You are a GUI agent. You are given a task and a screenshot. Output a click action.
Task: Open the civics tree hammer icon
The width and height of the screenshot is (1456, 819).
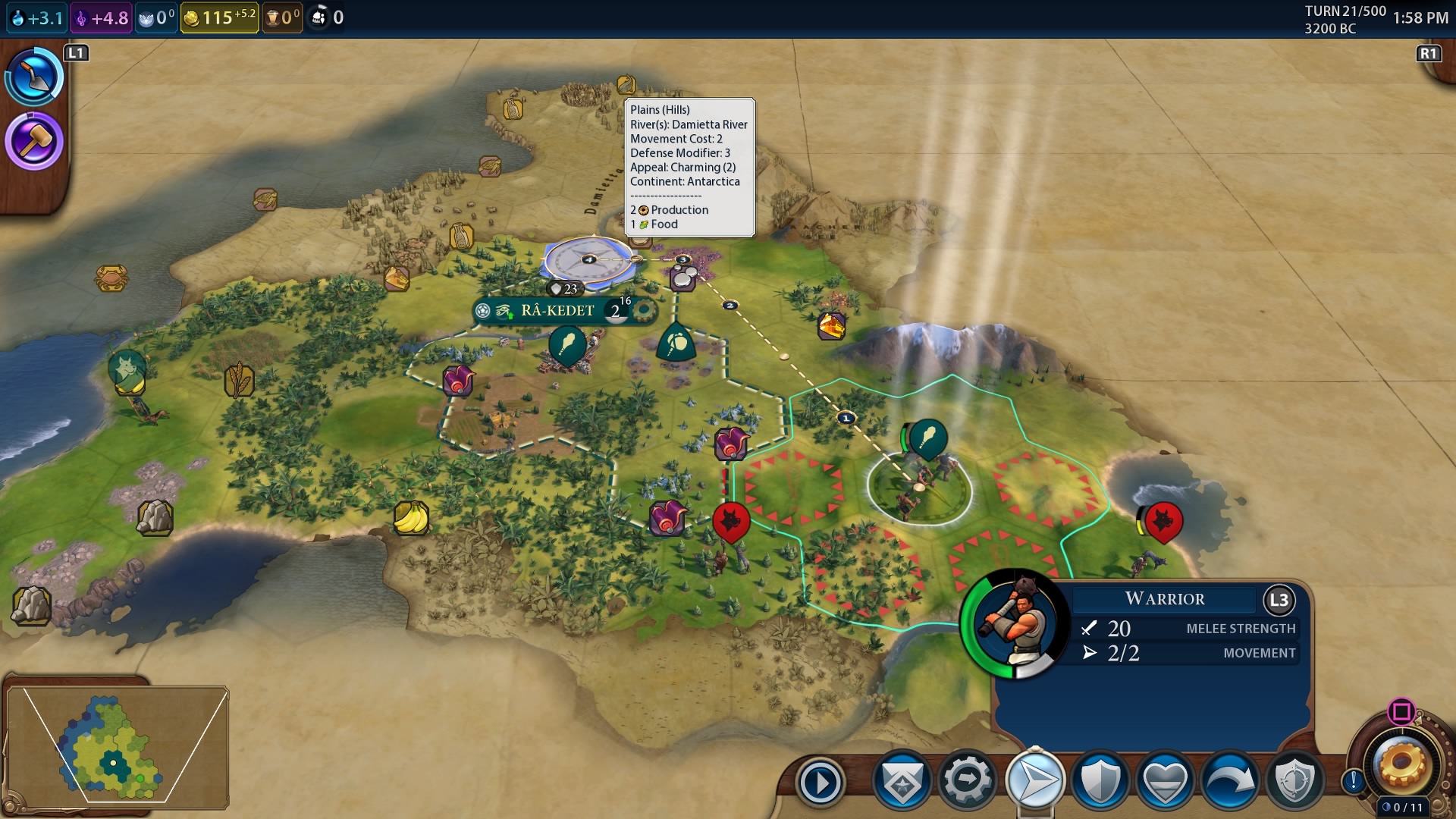point(34,142)
